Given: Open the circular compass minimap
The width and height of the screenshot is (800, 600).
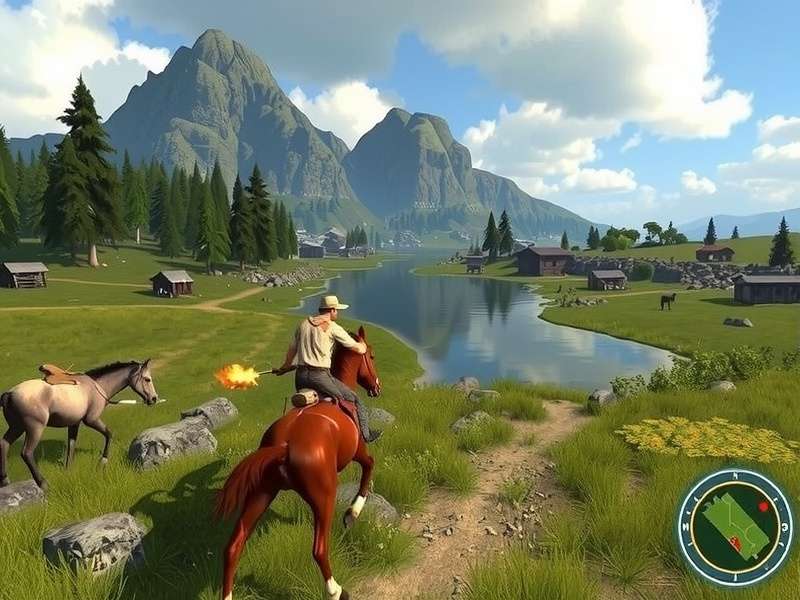Looking at the screenshot, I should tap(735, 526).
